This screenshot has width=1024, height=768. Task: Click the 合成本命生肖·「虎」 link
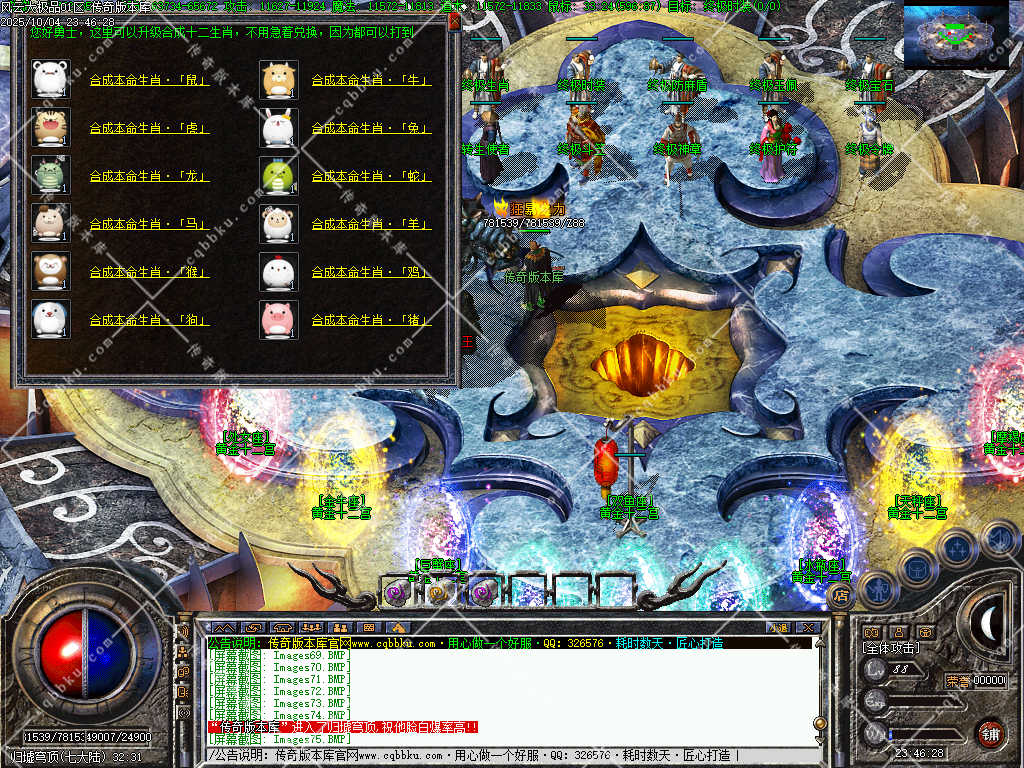tap(150, 128)
